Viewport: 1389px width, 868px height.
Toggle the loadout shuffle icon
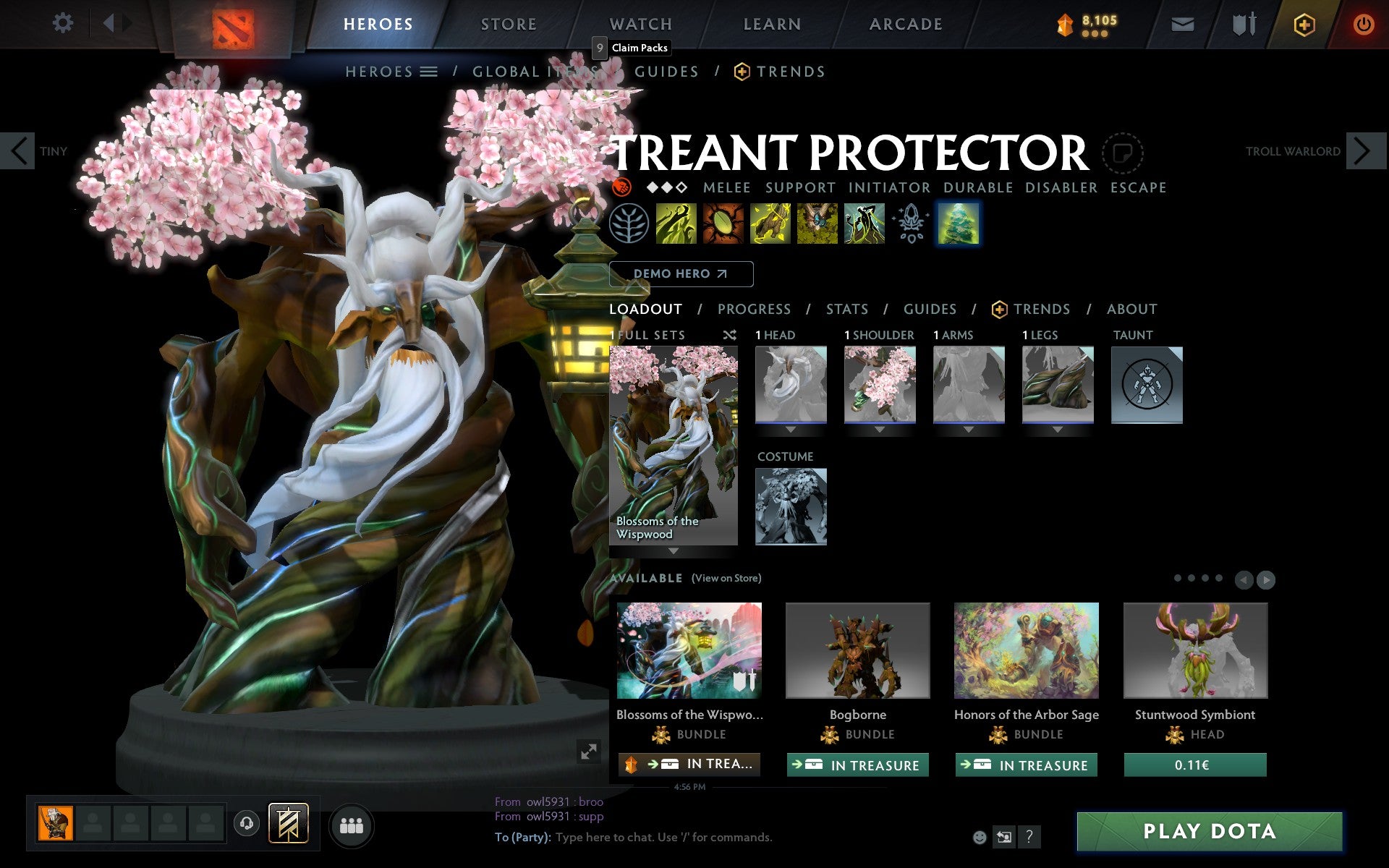click(730, 335)
